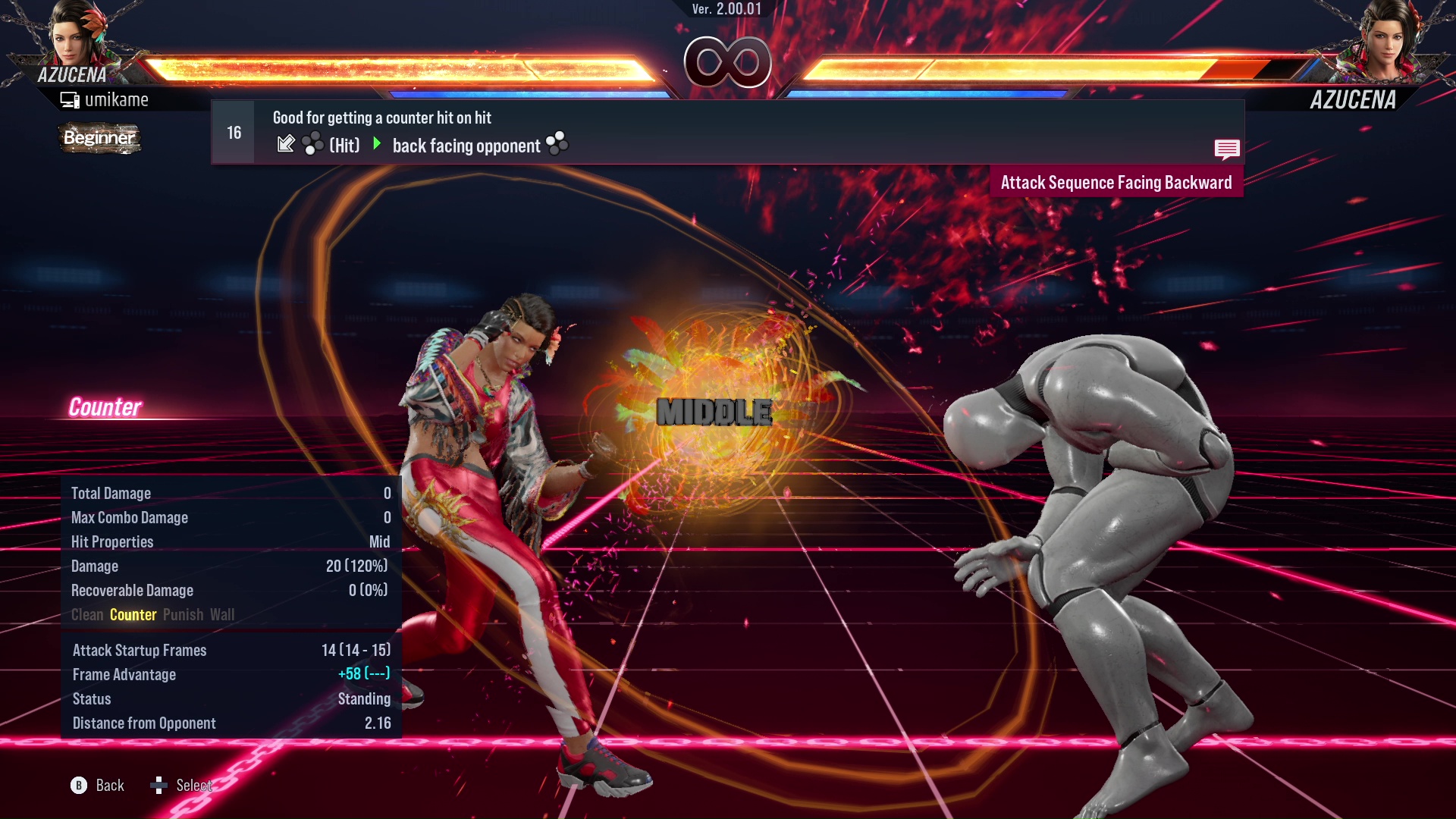Select the down-back arrow input icon
Image resolution: width=1456 pixels, height=819 pixels.
click(x=286, y=144)
